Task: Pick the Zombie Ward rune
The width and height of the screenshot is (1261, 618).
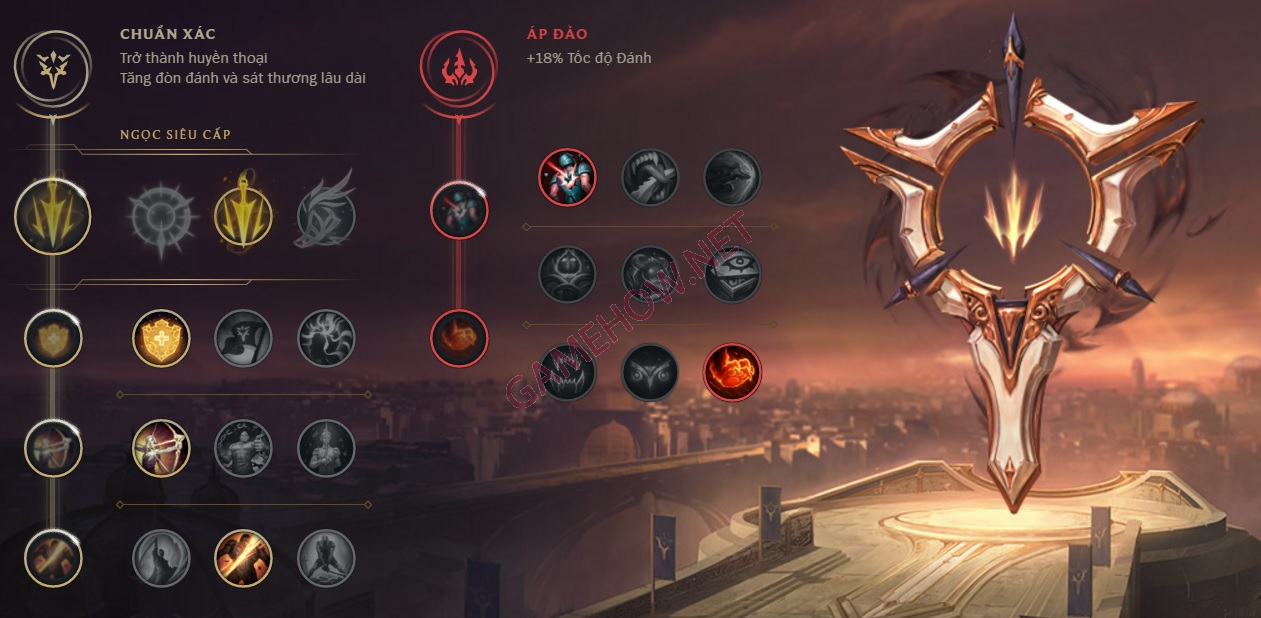Action: tap(568, 274)
